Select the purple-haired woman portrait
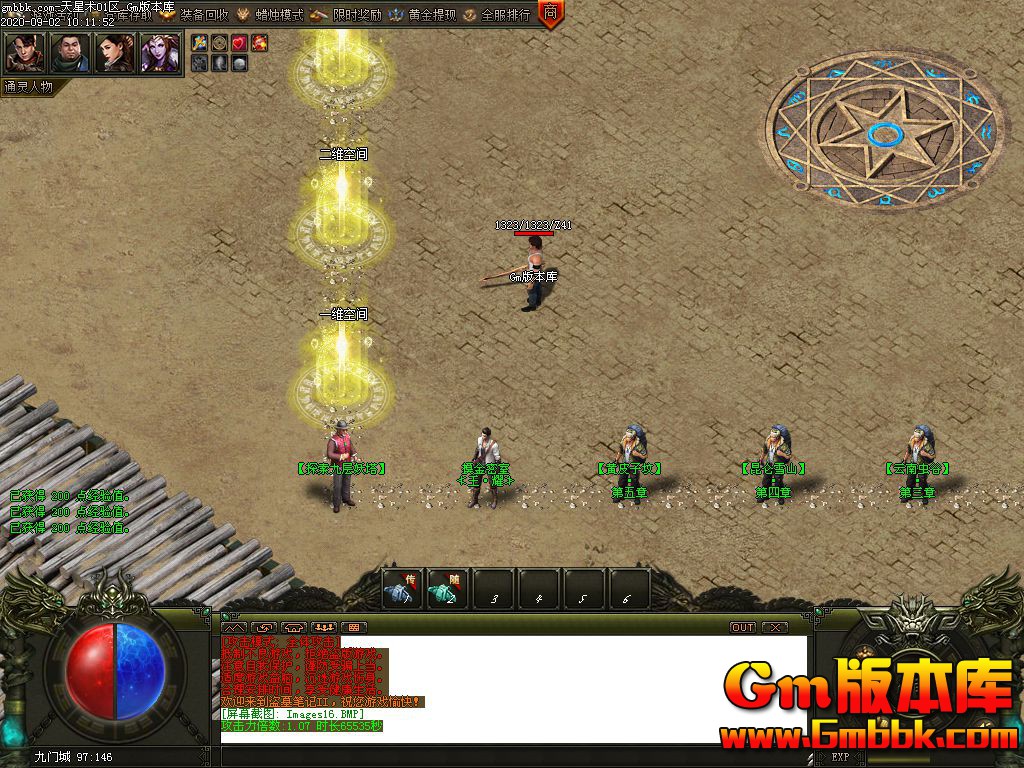This screenshot has width=1024, height=768. pos(160,53)
